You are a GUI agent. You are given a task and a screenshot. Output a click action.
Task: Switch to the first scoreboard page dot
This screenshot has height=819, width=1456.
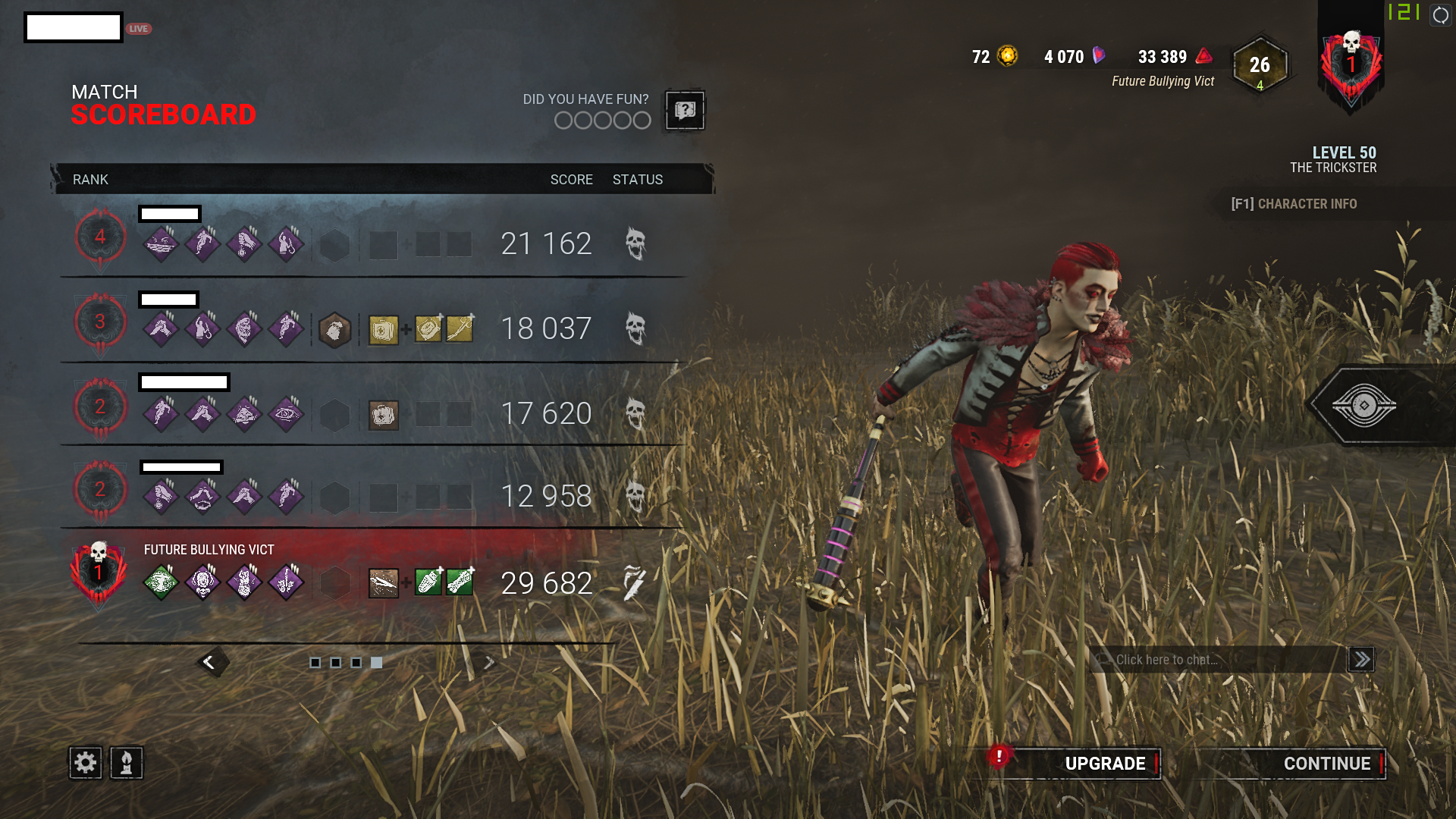(317, 662)
